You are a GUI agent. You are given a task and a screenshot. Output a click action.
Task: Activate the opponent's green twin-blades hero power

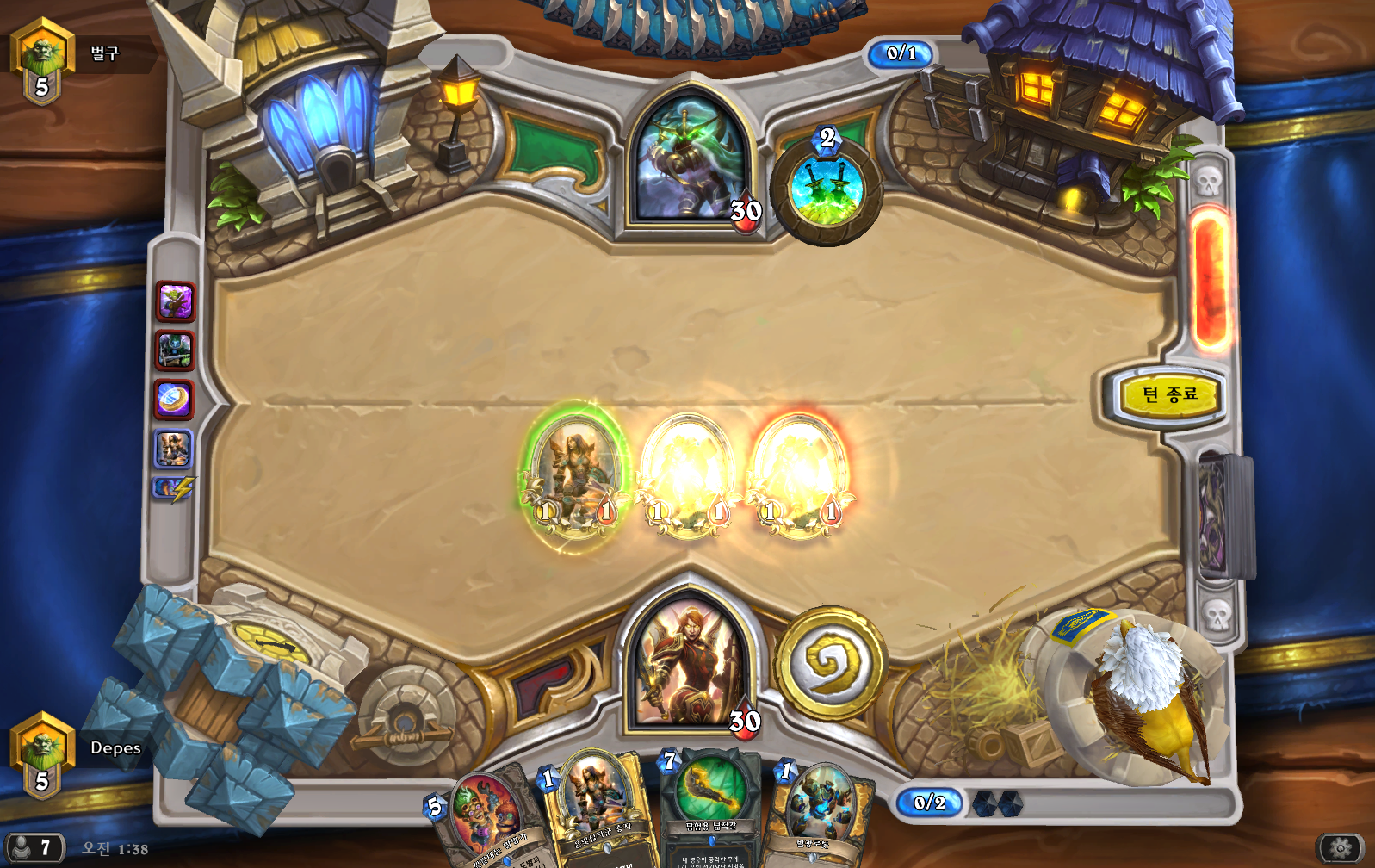pyautogui.click(x=826, y=192)
